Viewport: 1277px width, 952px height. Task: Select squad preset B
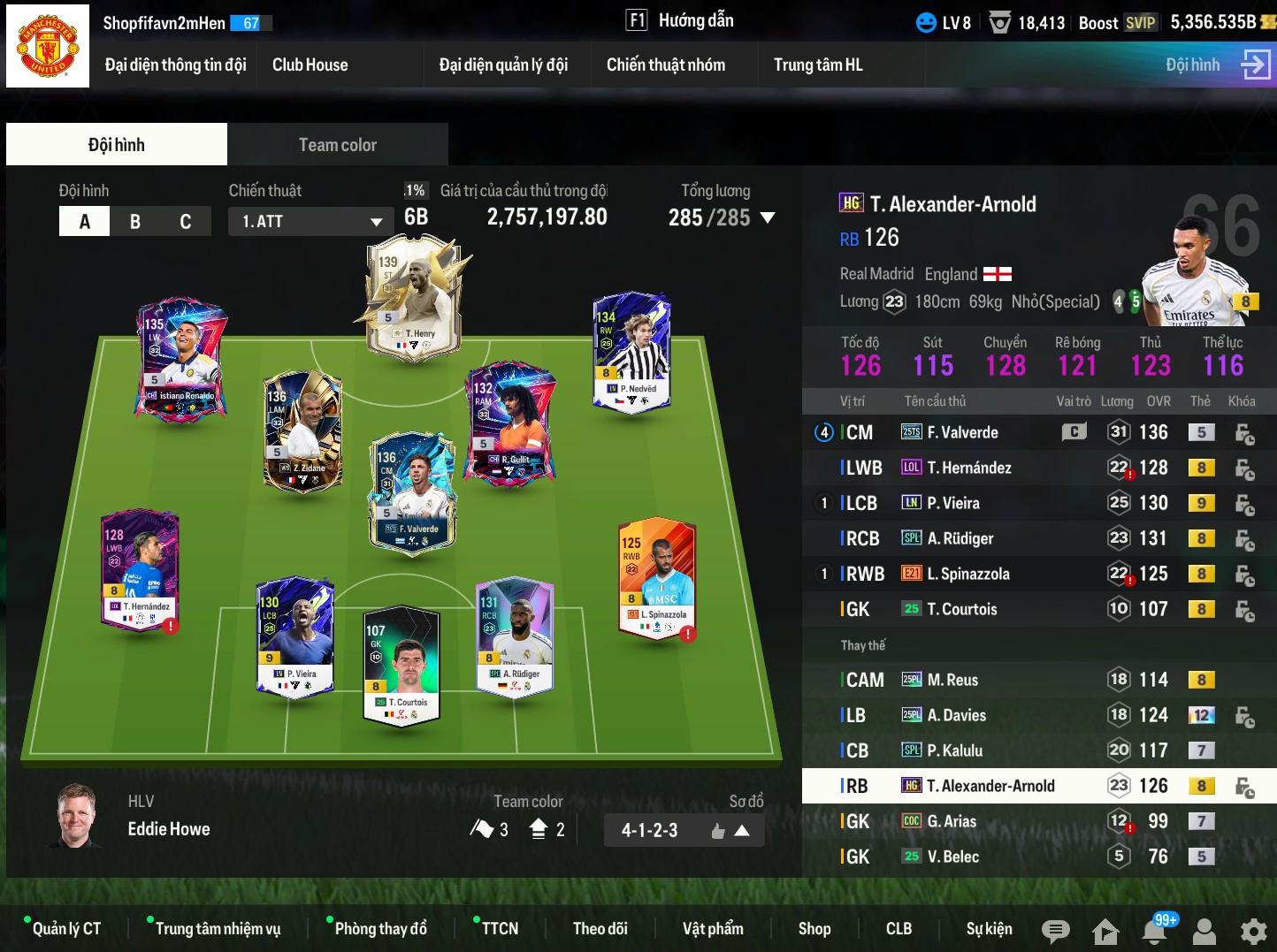click(135, 221)
